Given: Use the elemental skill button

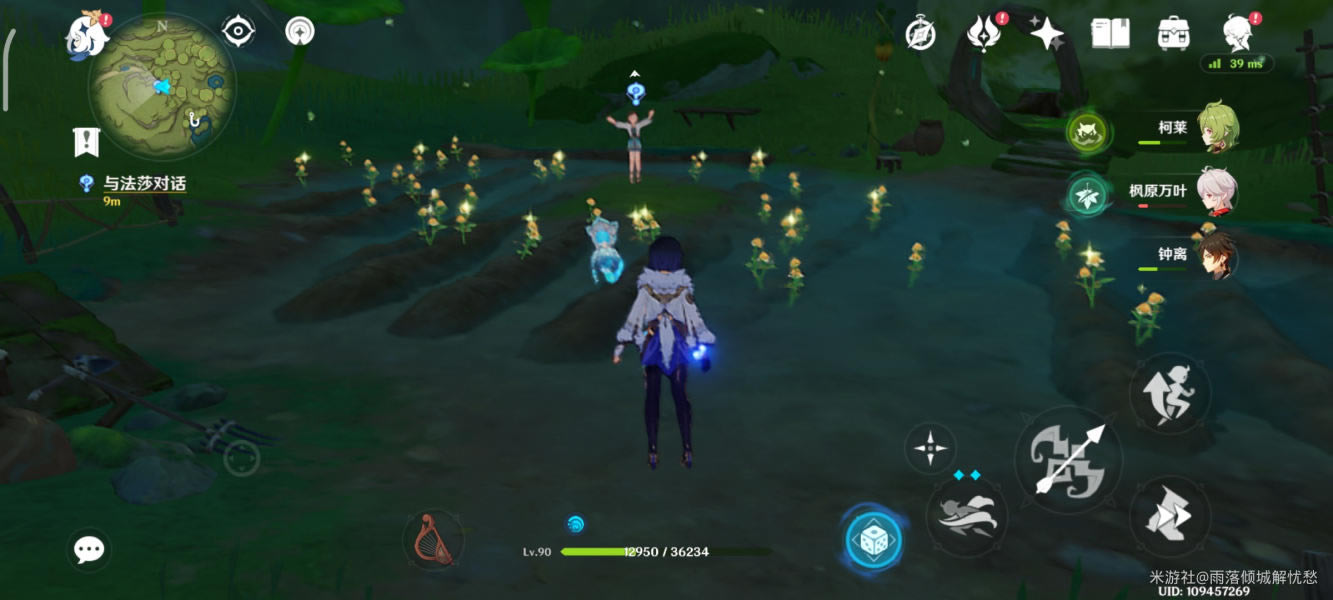Looking at the screenshot, I should click(966, 515).
